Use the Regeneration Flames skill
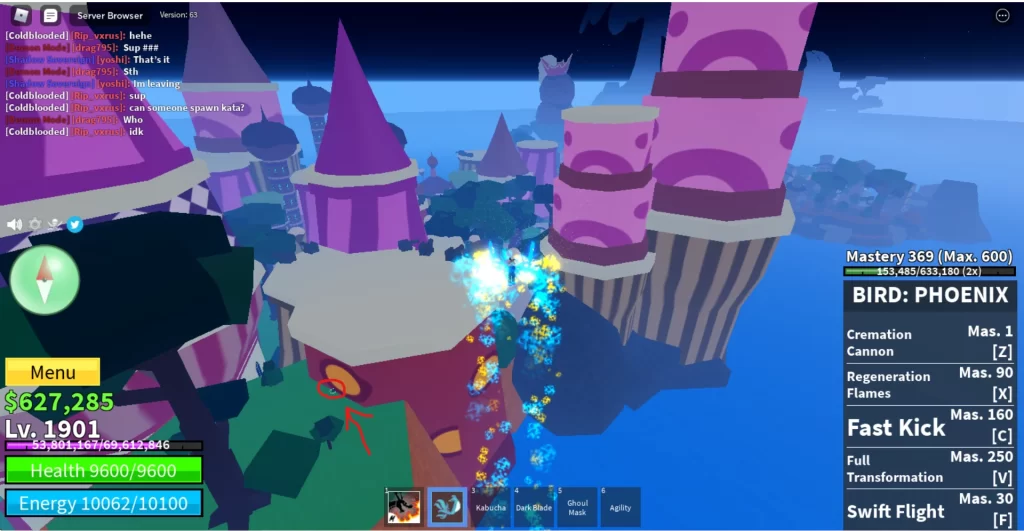This screenshot has width=1024, height=531. tap(930, 384)
